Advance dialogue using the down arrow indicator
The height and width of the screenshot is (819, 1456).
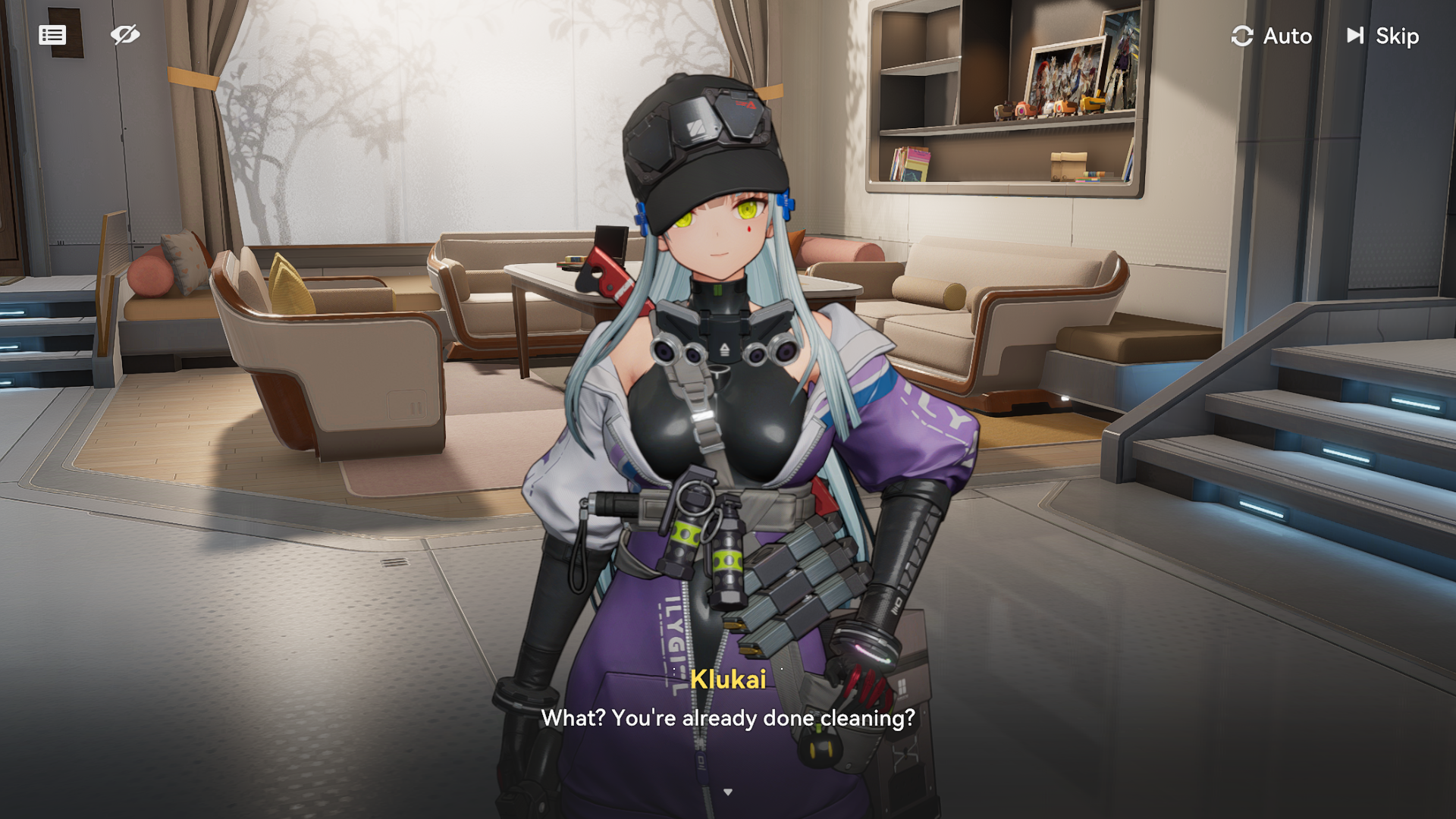[x=728, y=792]
